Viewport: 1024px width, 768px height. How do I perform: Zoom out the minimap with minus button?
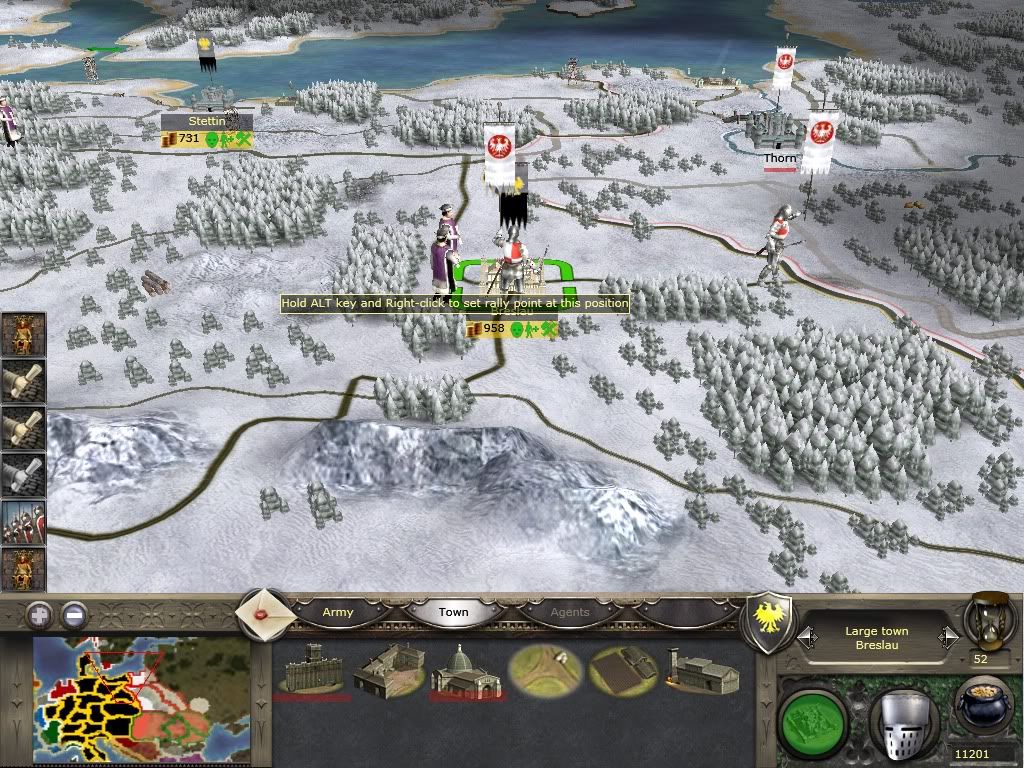click(74, 613)
